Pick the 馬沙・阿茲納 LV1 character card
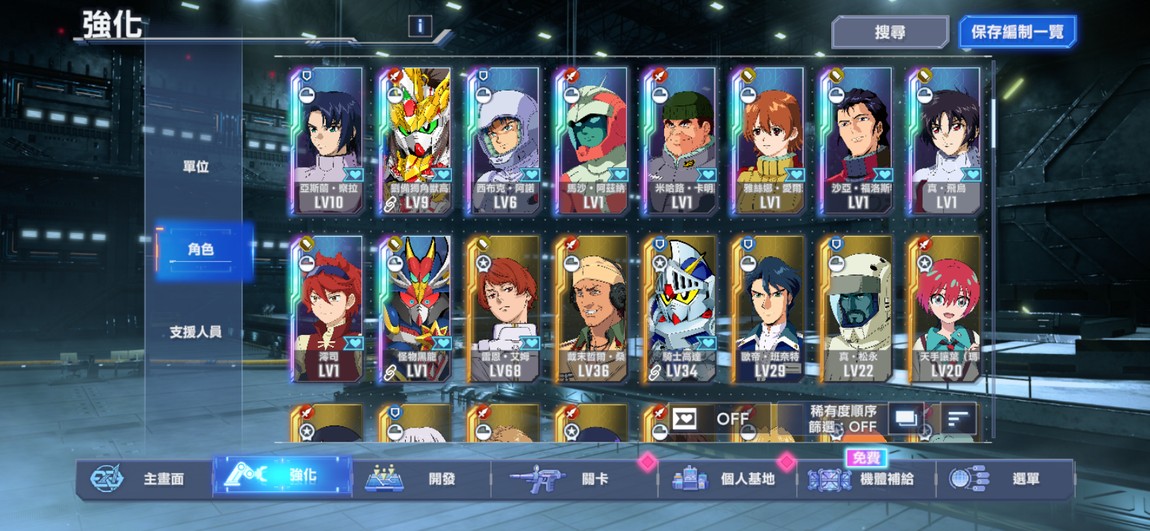Image resolution: width=1150 pixels, height=531 pixels. pos(591,141)
